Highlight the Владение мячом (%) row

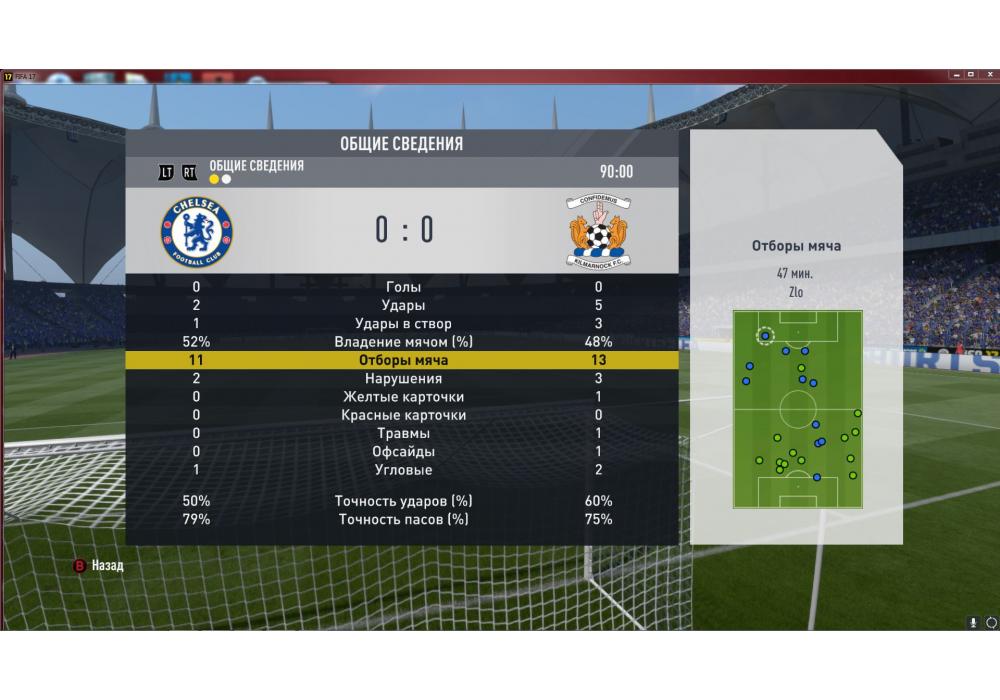(403, 342)
